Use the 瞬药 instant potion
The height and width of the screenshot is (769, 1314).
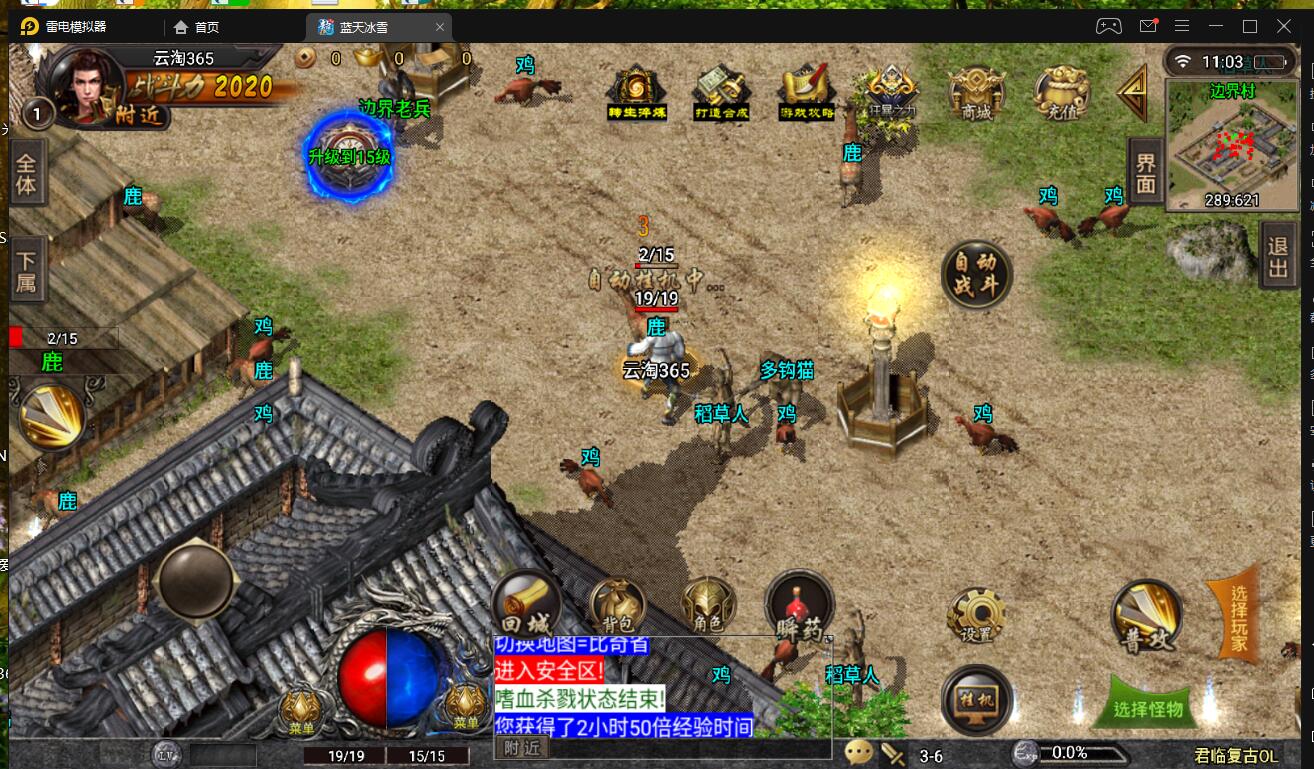point(799,605)
